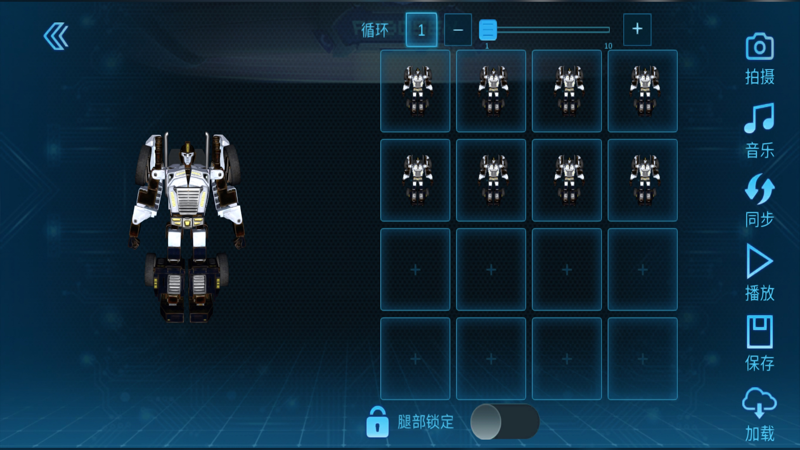The height and width of the screenshot is (450, 800).
Task: Toggle the 腿部锁定 leg lock switch
Action: click(x=504, y=422)
